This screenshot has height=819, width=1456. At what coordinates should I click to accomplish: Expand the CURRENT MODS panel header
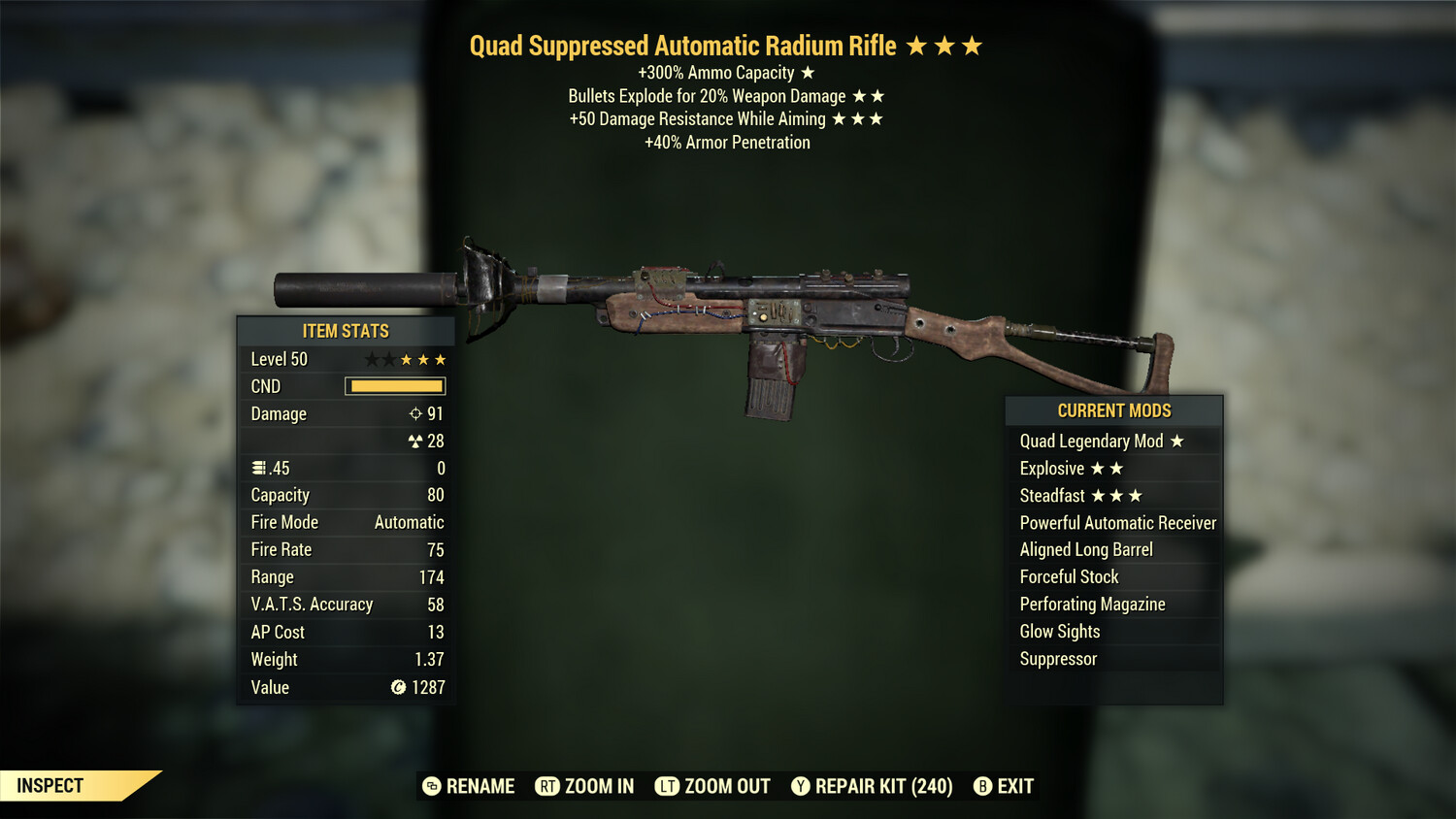pos(1113,409)
